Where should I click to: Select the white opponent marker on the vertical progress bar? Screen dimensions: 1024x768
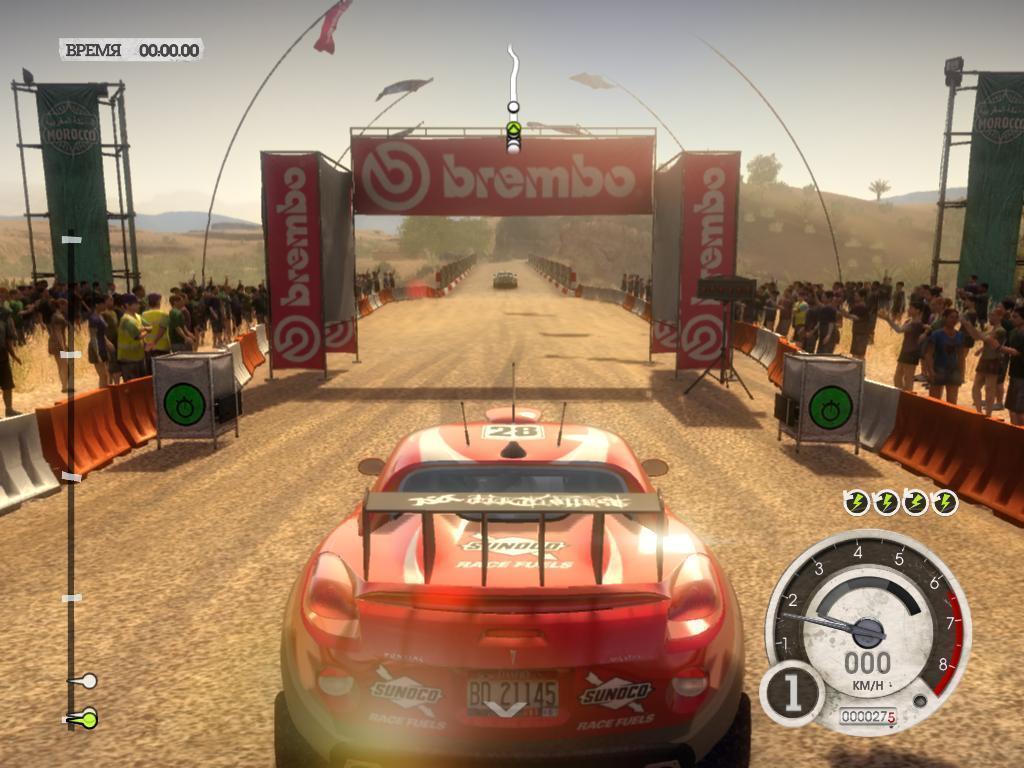tap(86, 681)
